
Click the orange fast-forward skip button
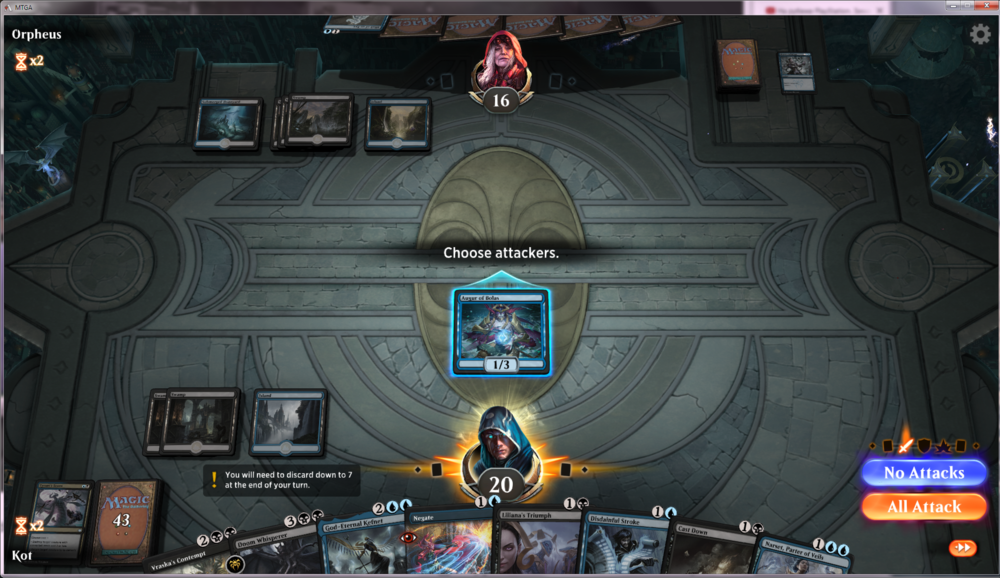(964, 548)
